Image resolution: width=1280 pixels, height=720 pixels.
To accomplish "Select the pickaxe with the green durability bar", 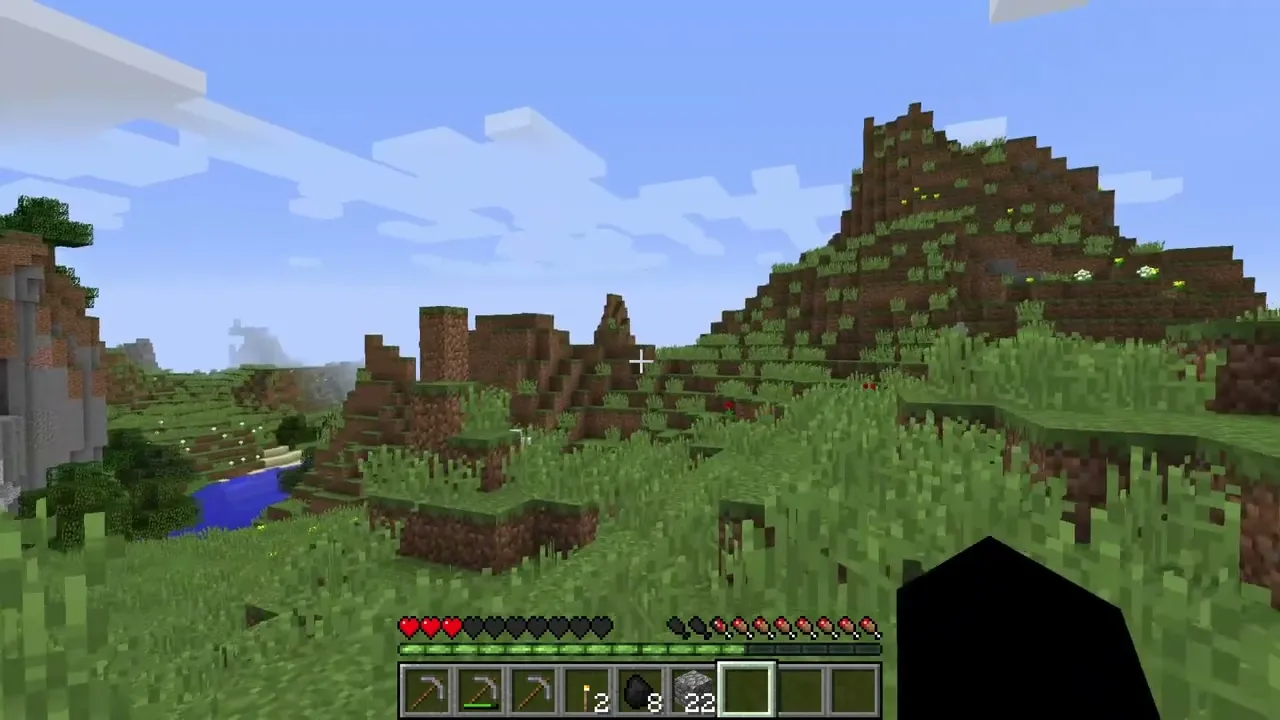I will [x=479, y=691].
